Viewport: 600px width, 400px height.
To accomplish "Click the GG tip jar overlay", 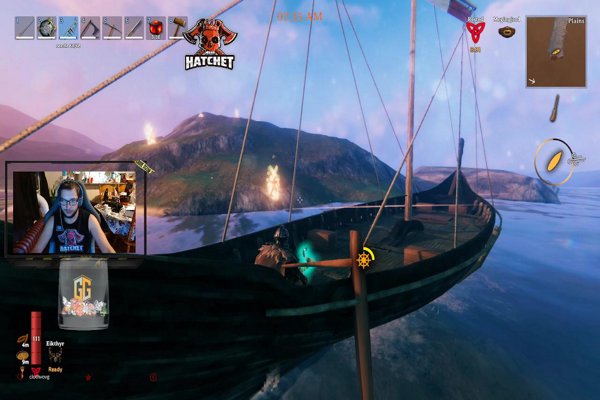I will click(x=83, y=297).
